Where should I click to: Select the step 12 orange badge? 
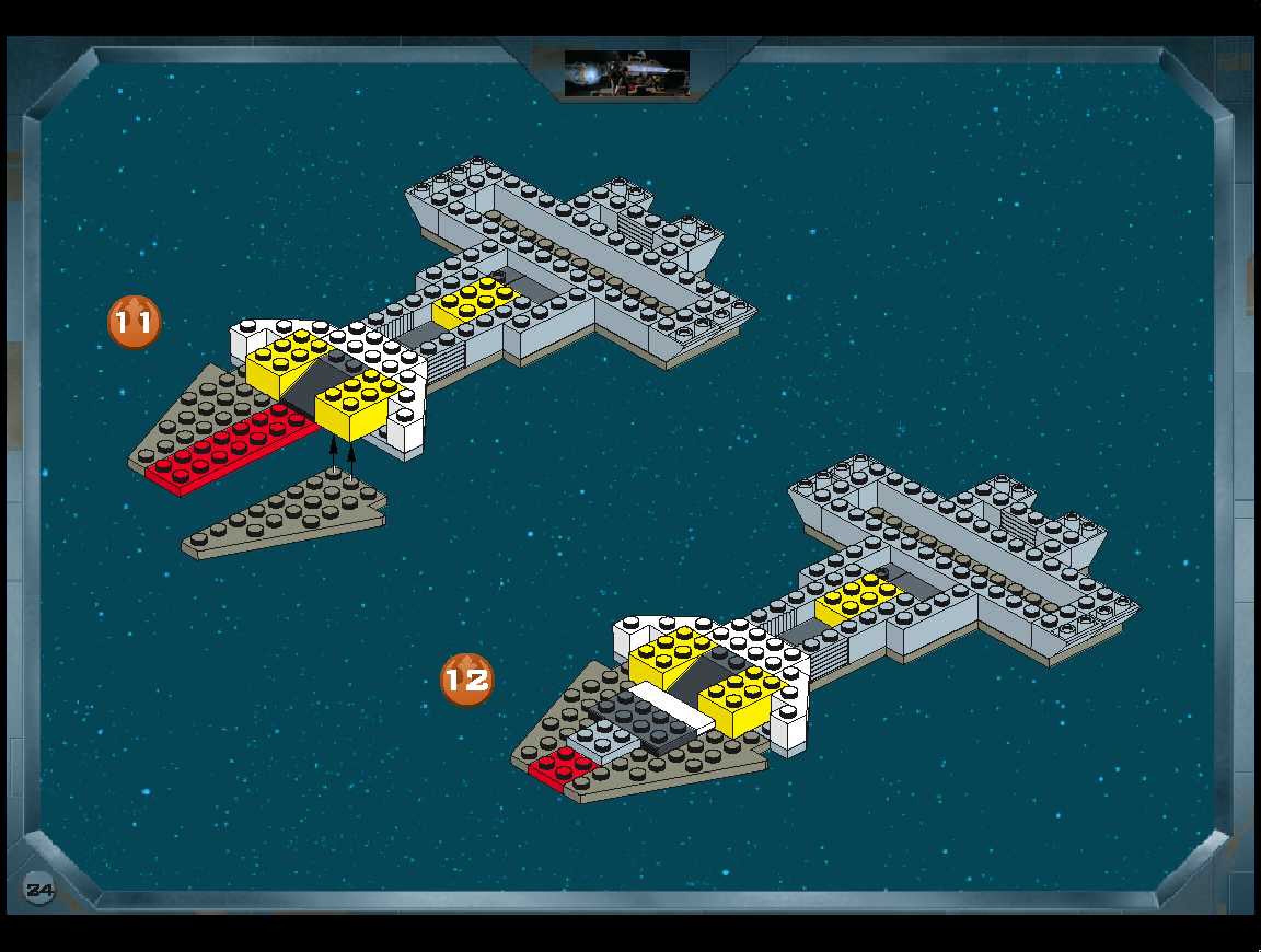click(466, 679)
